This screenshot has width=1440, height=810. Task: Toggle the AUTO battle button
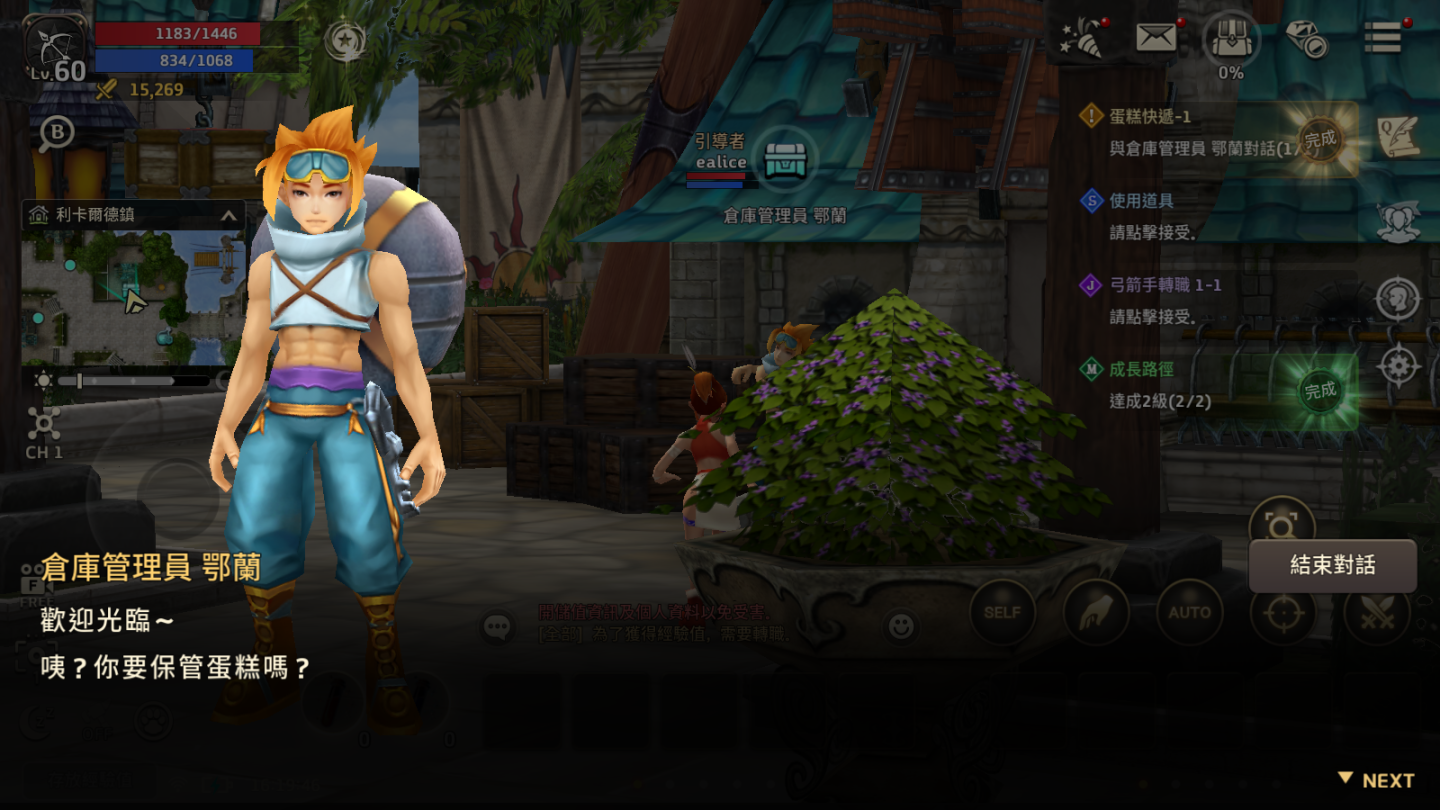pyautogui.click(x=1189, y=612)
